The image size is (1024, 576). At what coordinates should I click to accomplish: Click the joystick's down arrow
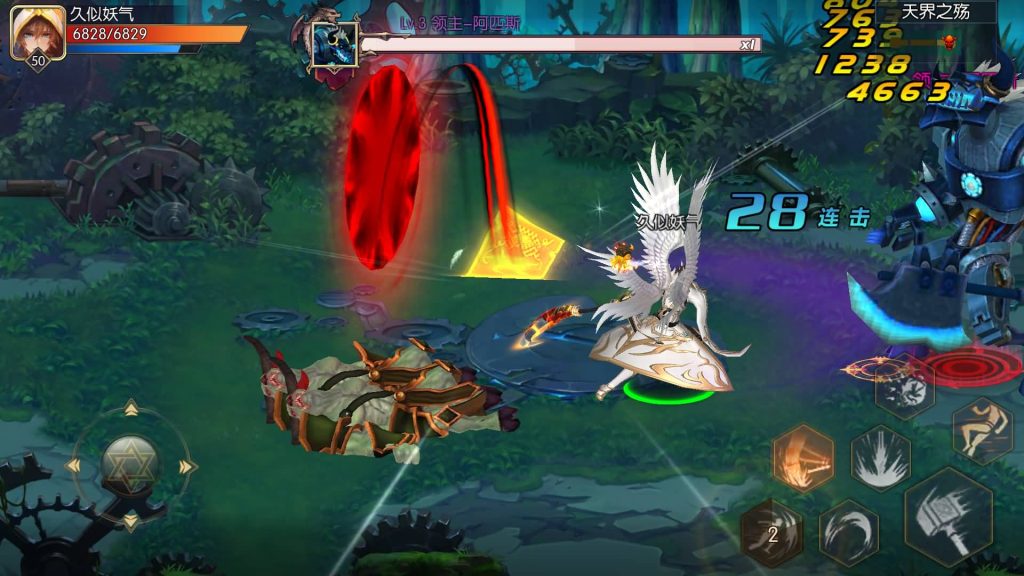tap(130, 521)
